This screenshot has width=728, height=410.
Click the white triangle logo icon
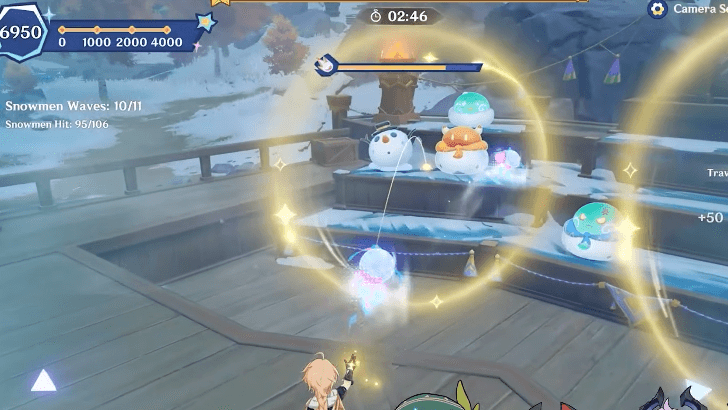pos(43,380)
